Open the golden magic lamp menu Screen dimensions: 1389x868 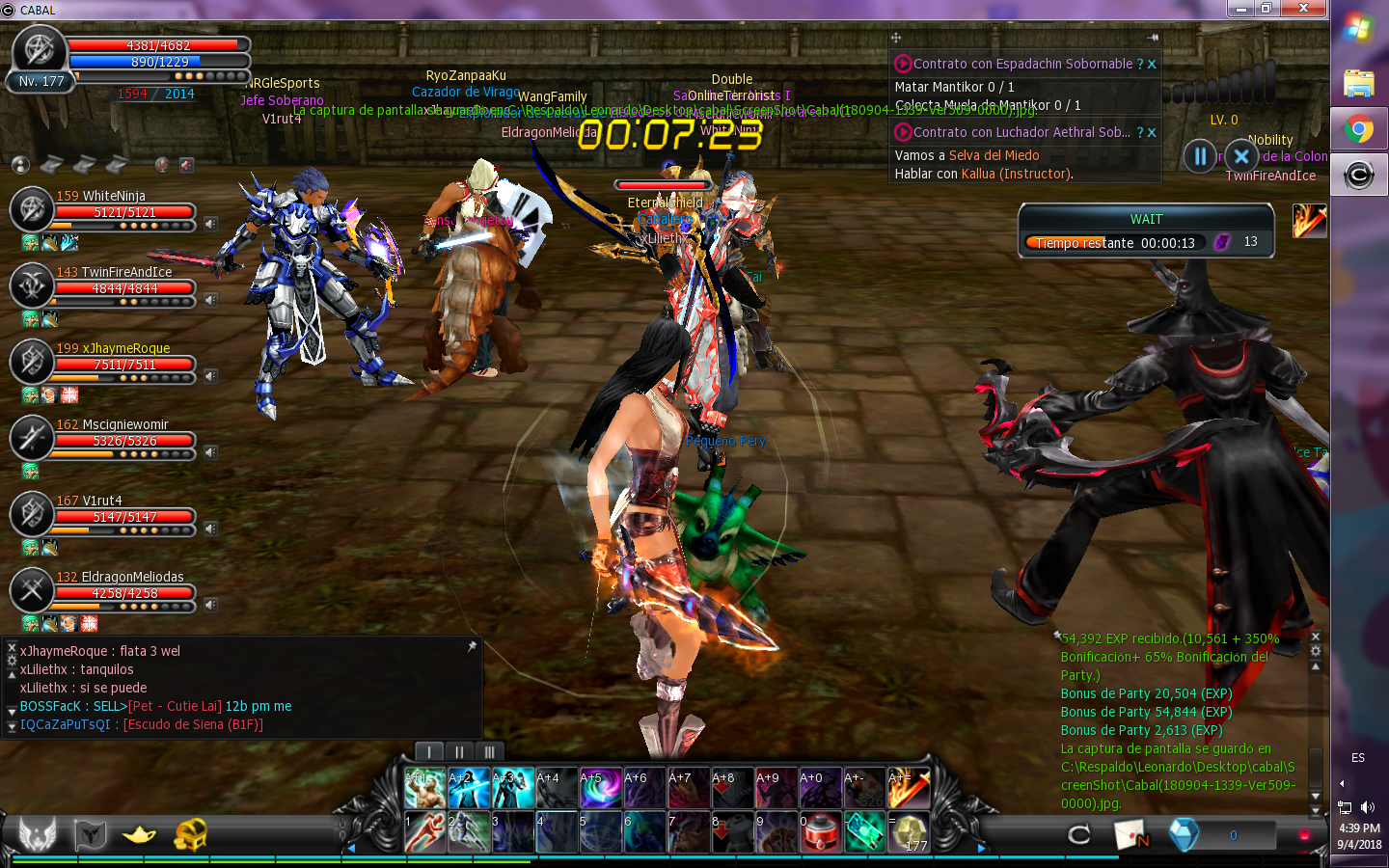(139, 834)
